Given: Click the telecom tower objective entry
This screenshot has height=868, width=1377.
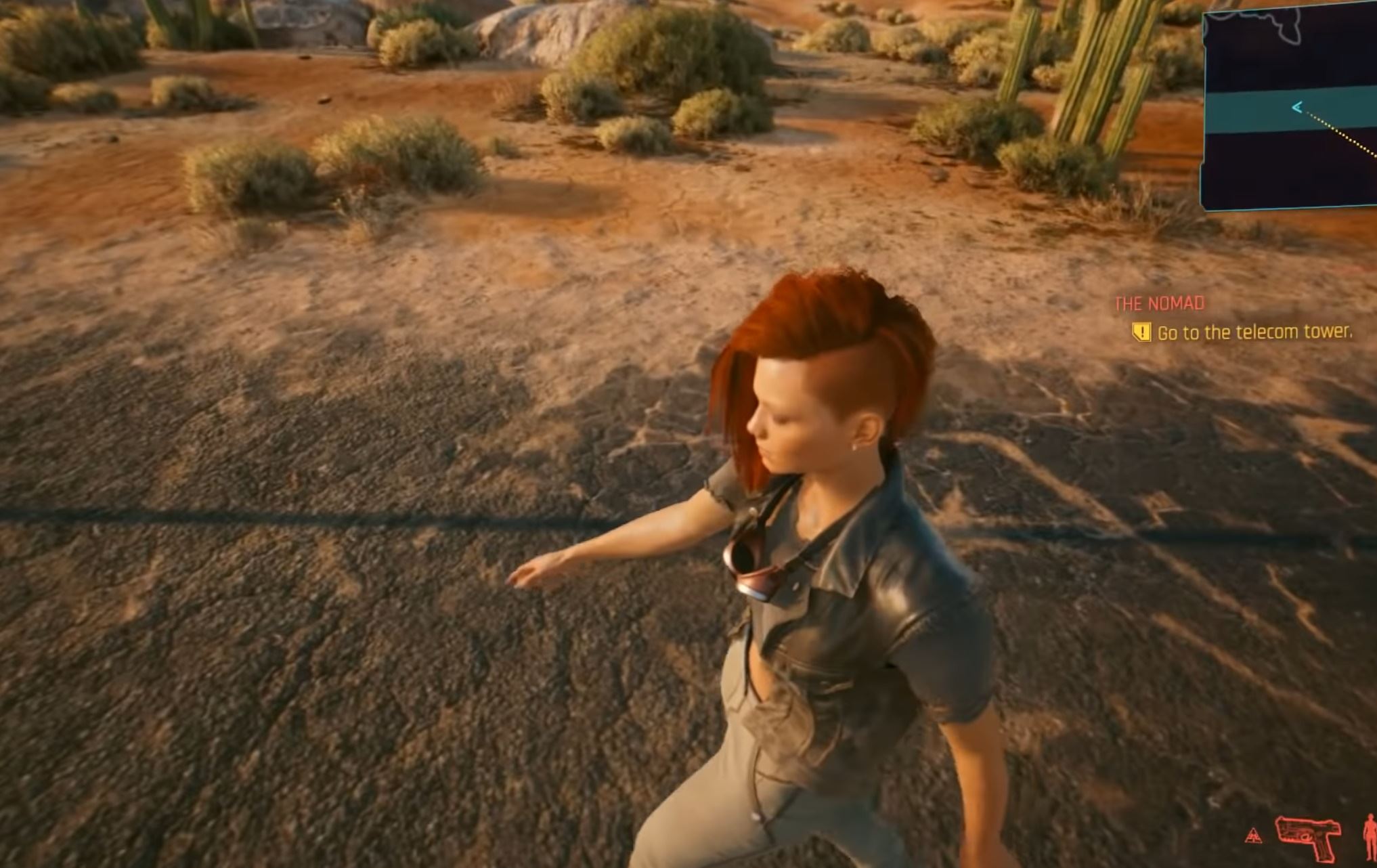Looking at the screenshot, I should pyautogui.click(x=1254, y=332).
